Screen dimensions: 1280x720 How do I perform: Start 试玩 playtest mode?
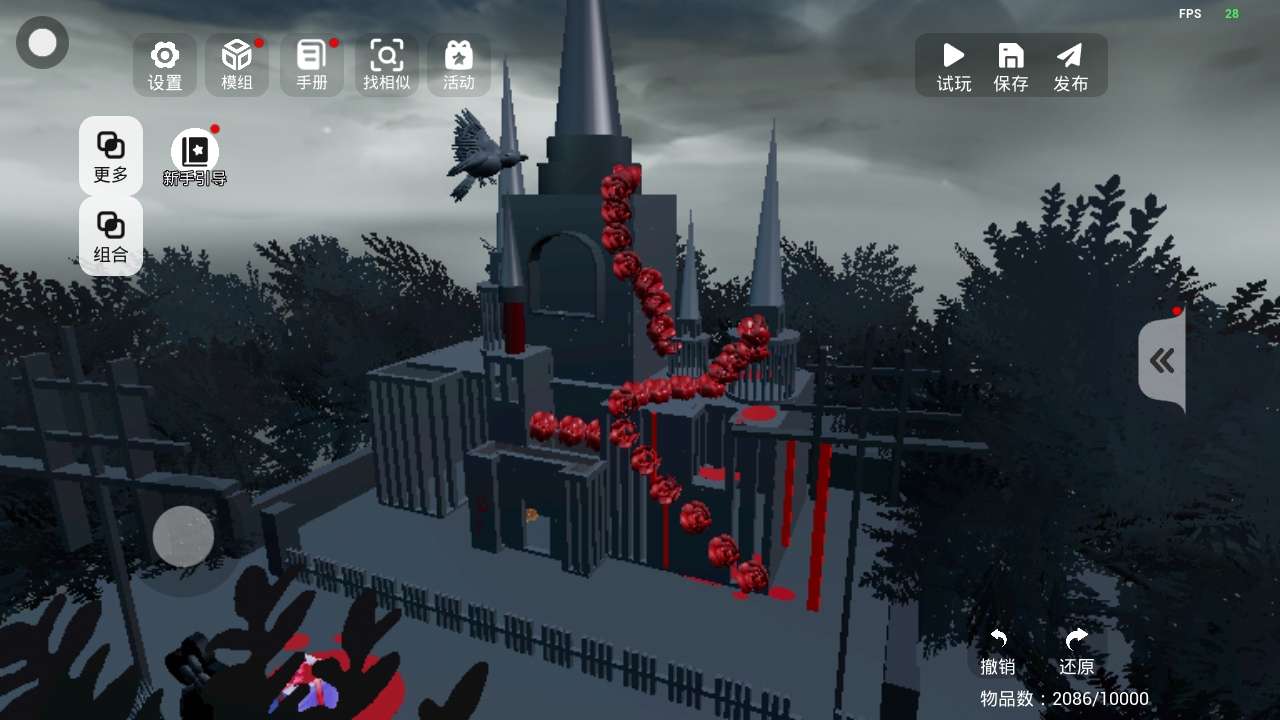(954, 66)
